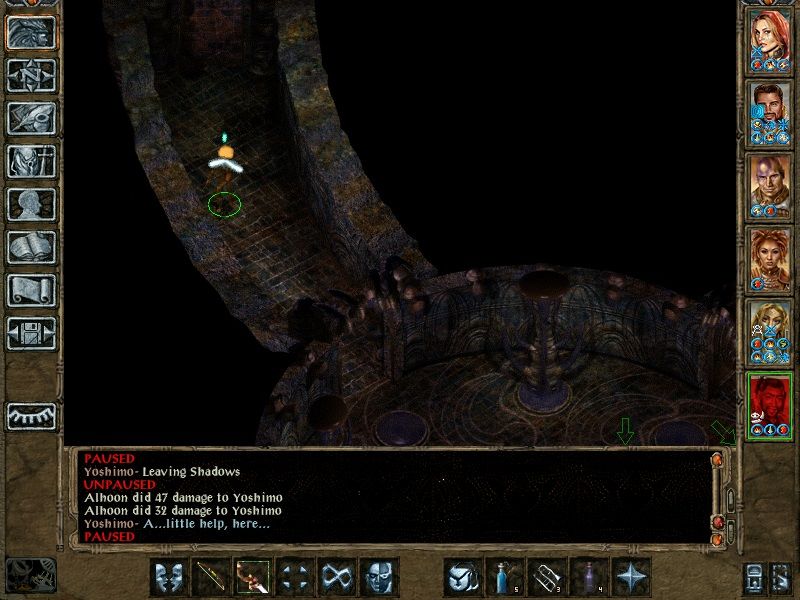Open the inventory screen button
The height and width of the screenshot is (600, 800).
tap(31, 162)
